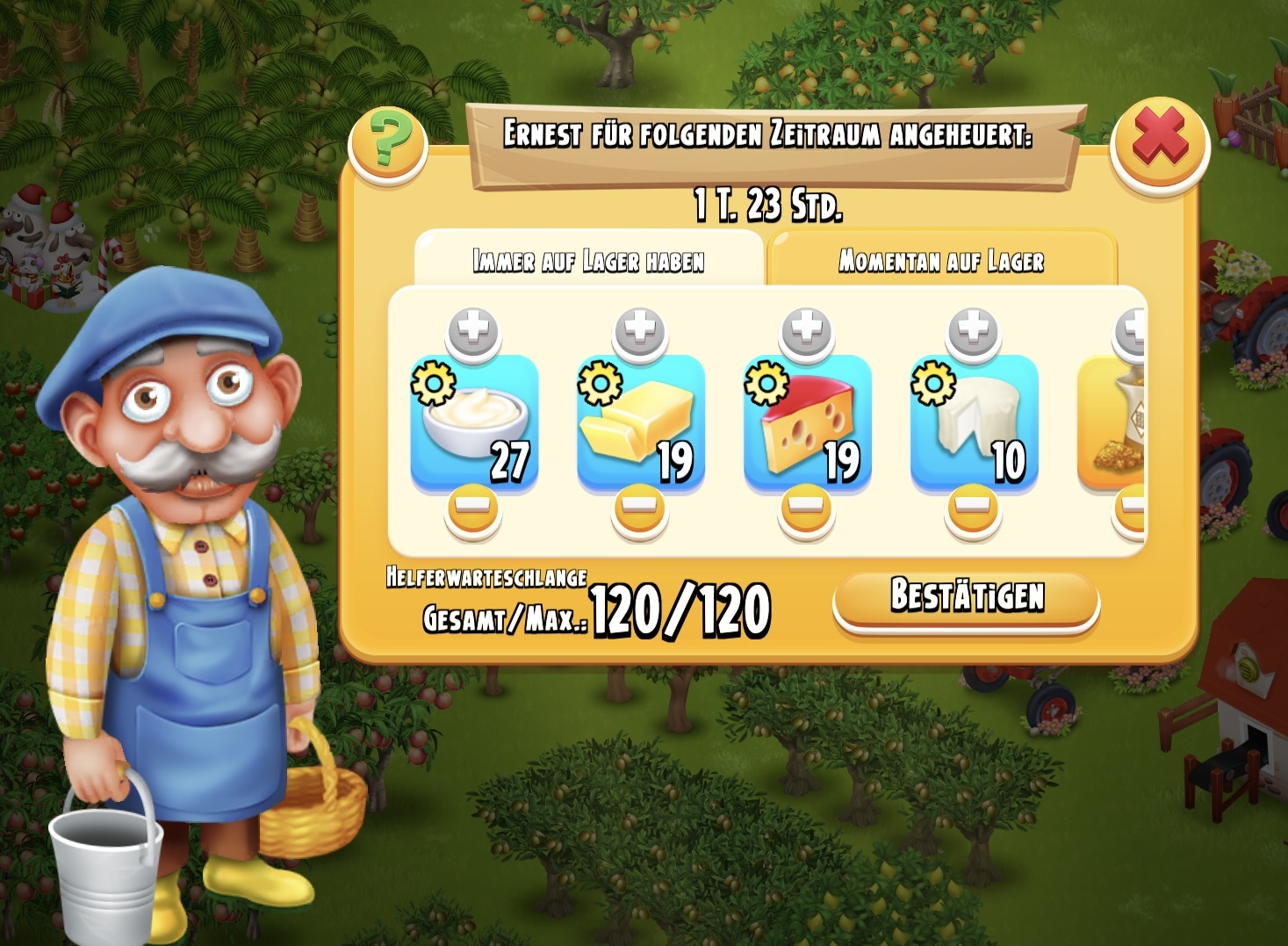Screen dimensions: 1288x946
Task: Confirm with the Bestätigen button
Action: pos(966,598)
